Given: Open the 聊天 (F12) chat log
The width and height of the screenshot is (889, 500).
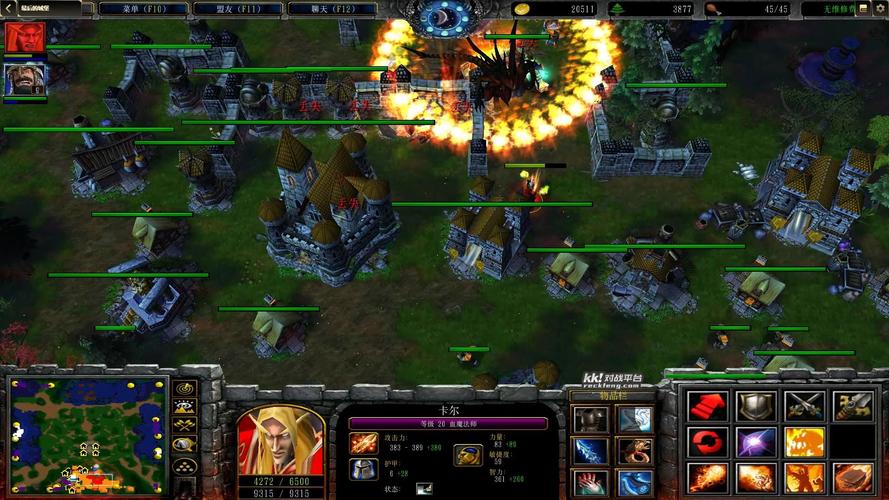Looking at the screenshot, I should pyautogui.click(x=331, y=9).
